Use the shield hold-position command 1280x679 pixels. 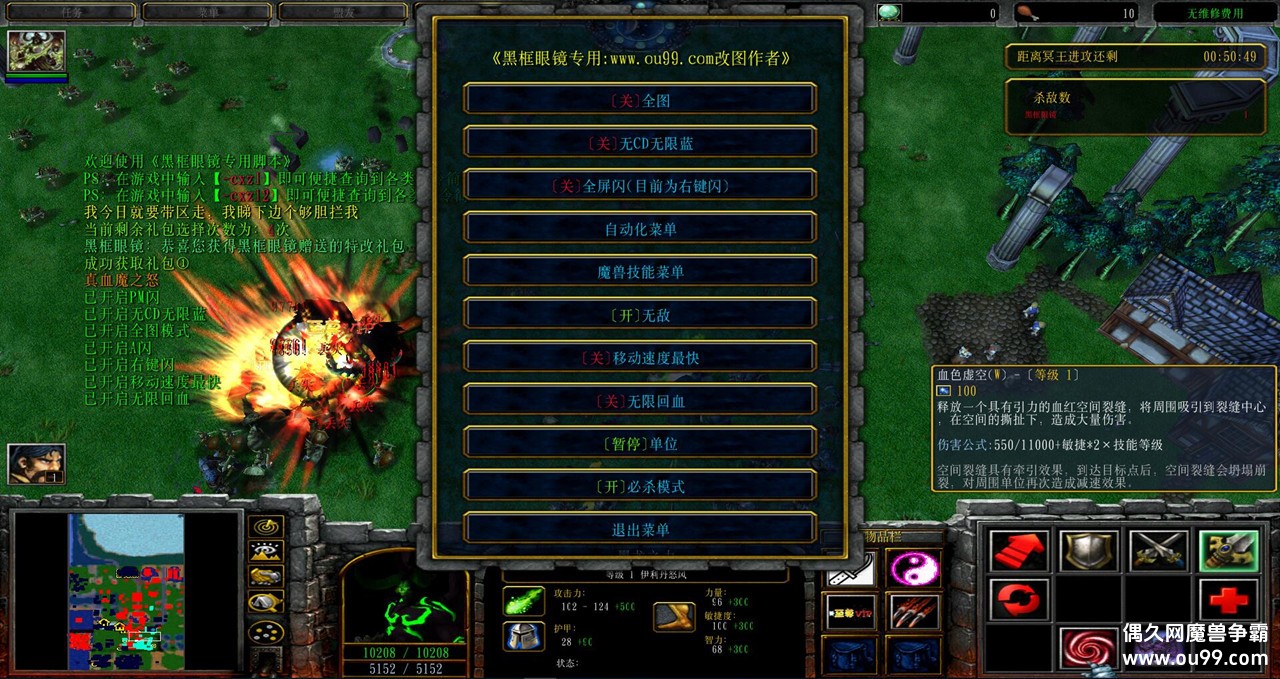pos(1088,551)
